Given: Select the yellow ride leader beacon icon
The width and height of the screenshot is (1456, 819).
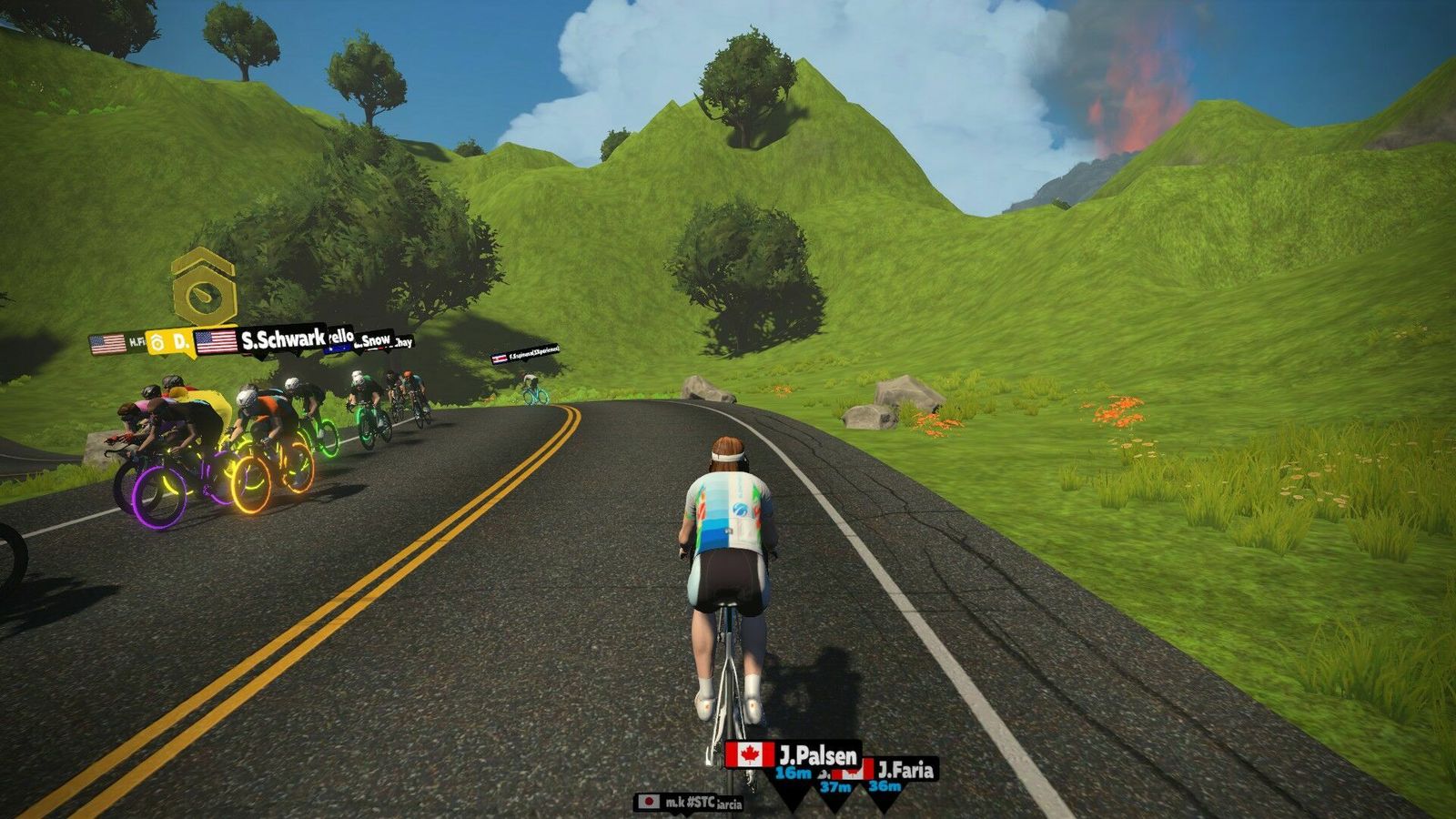Looking at the screenshot, I should (x=204, y=286).
